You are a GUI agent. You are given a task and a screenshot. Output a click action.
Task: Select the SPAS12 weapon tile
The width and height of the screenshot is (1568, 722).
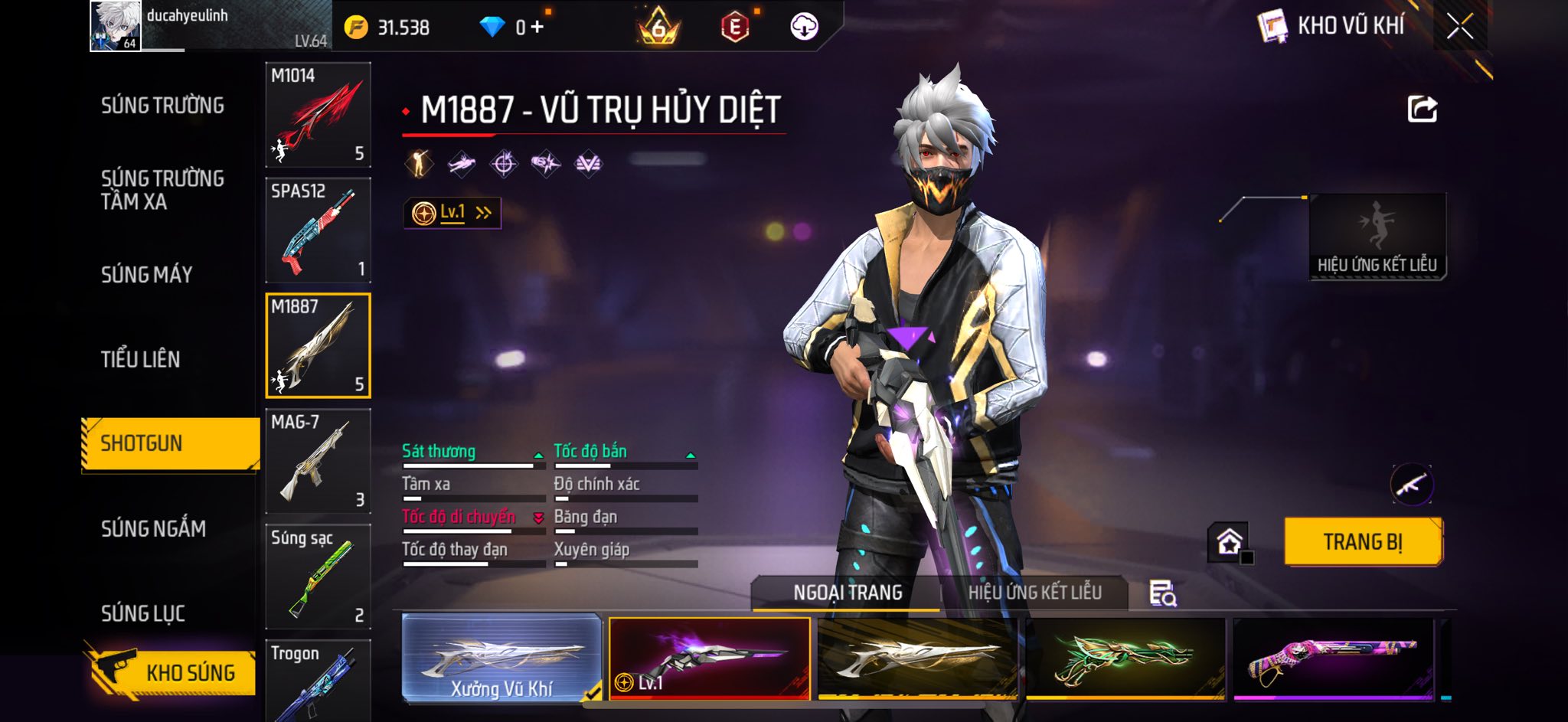(318, 230)
